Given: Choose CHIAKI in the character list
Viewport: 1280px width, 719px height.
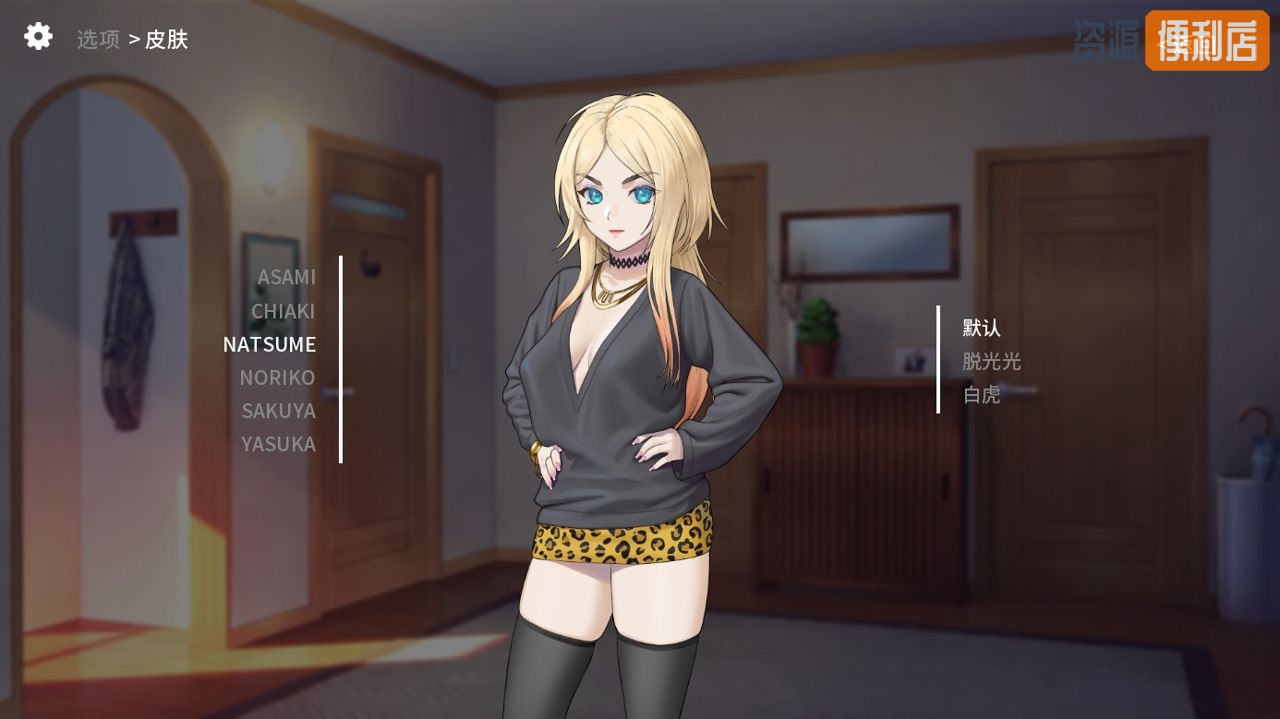Looking at the screenshot, I should tap(283, 311).
